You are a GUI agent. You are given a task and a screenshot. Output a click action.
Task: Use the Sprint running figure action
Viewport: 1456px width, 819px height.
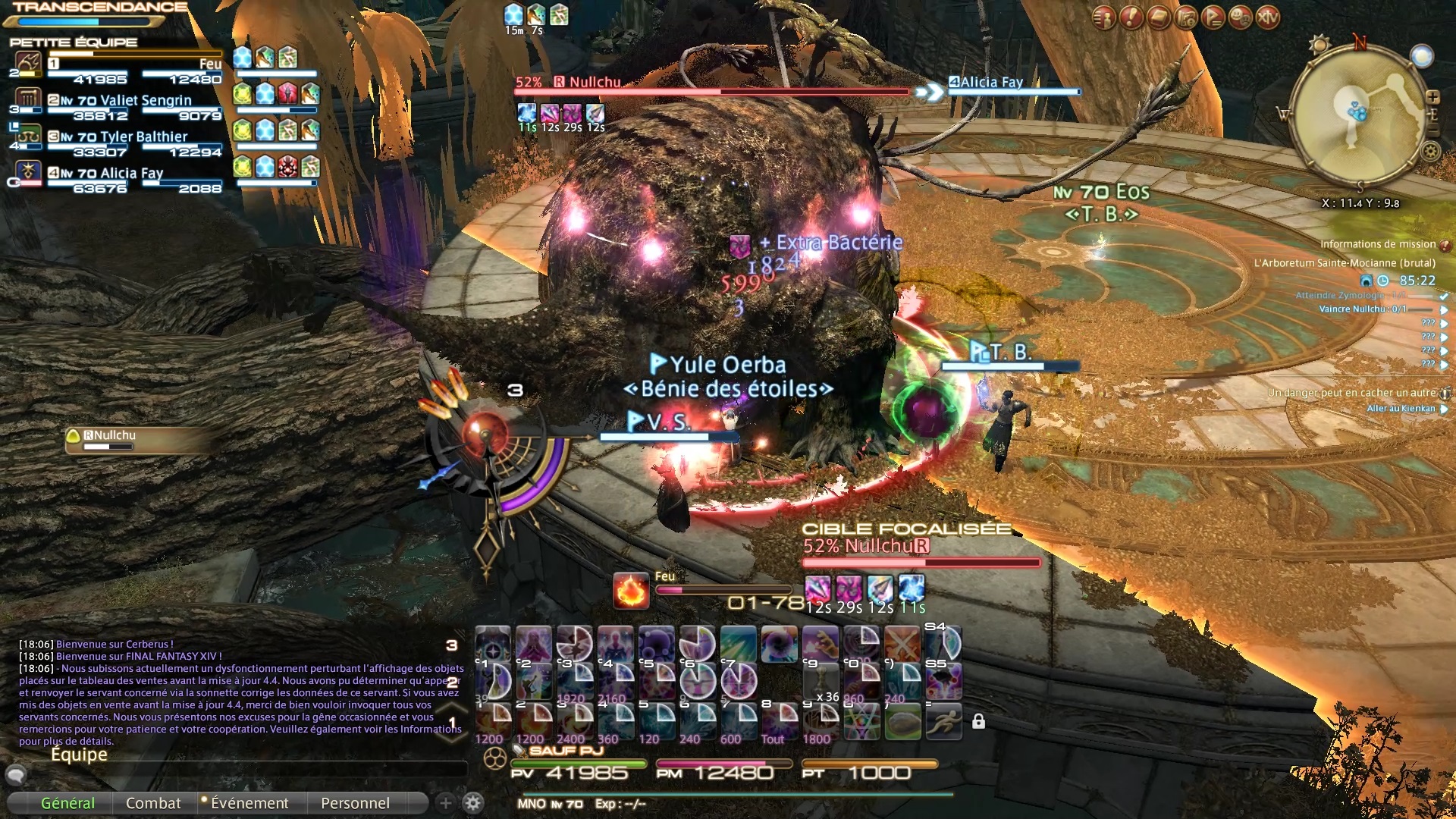tap(943, 721)
